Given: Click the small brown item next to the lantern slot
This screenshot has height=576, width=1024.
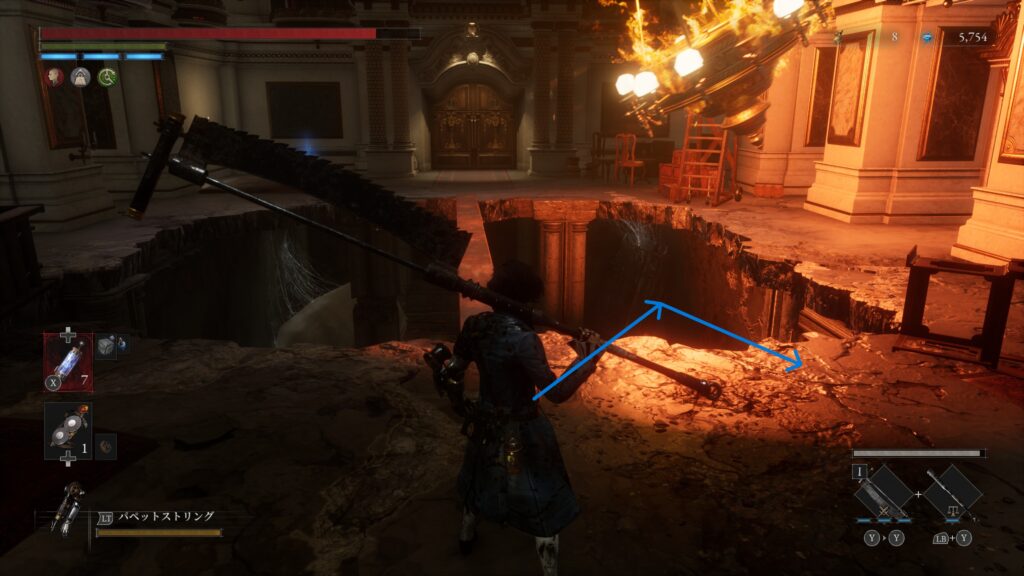Looking at the screenshot, I should pyautogui.click(x=106, y=446).
